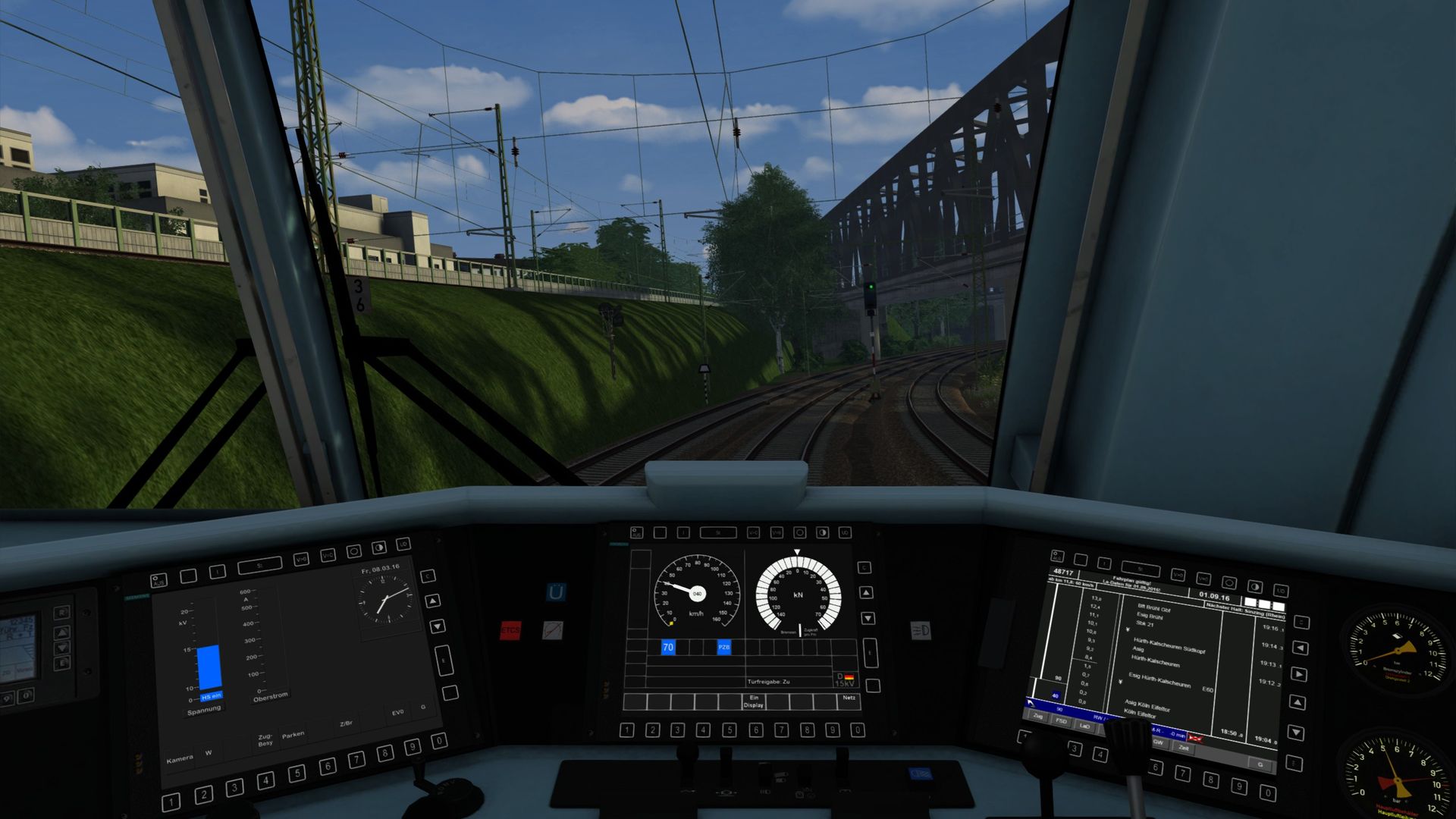Click the left arrow beside the timetable display
Image resolution: width=1456 pixels, height=819 pixels.
[x=1300, y=648]
